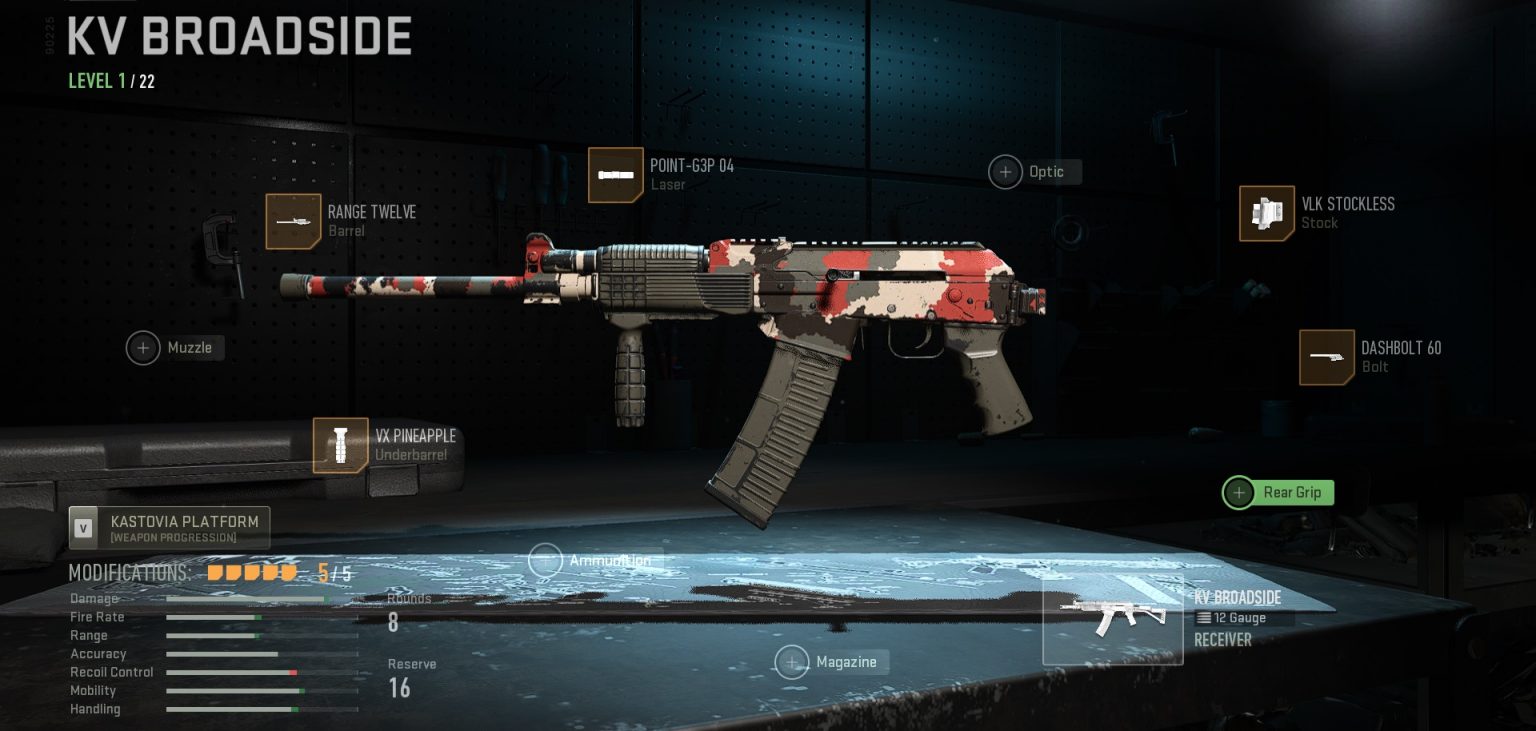
Task: Open the Dashbolt 60 bolt attachment
Action: tap(1326, 357)
